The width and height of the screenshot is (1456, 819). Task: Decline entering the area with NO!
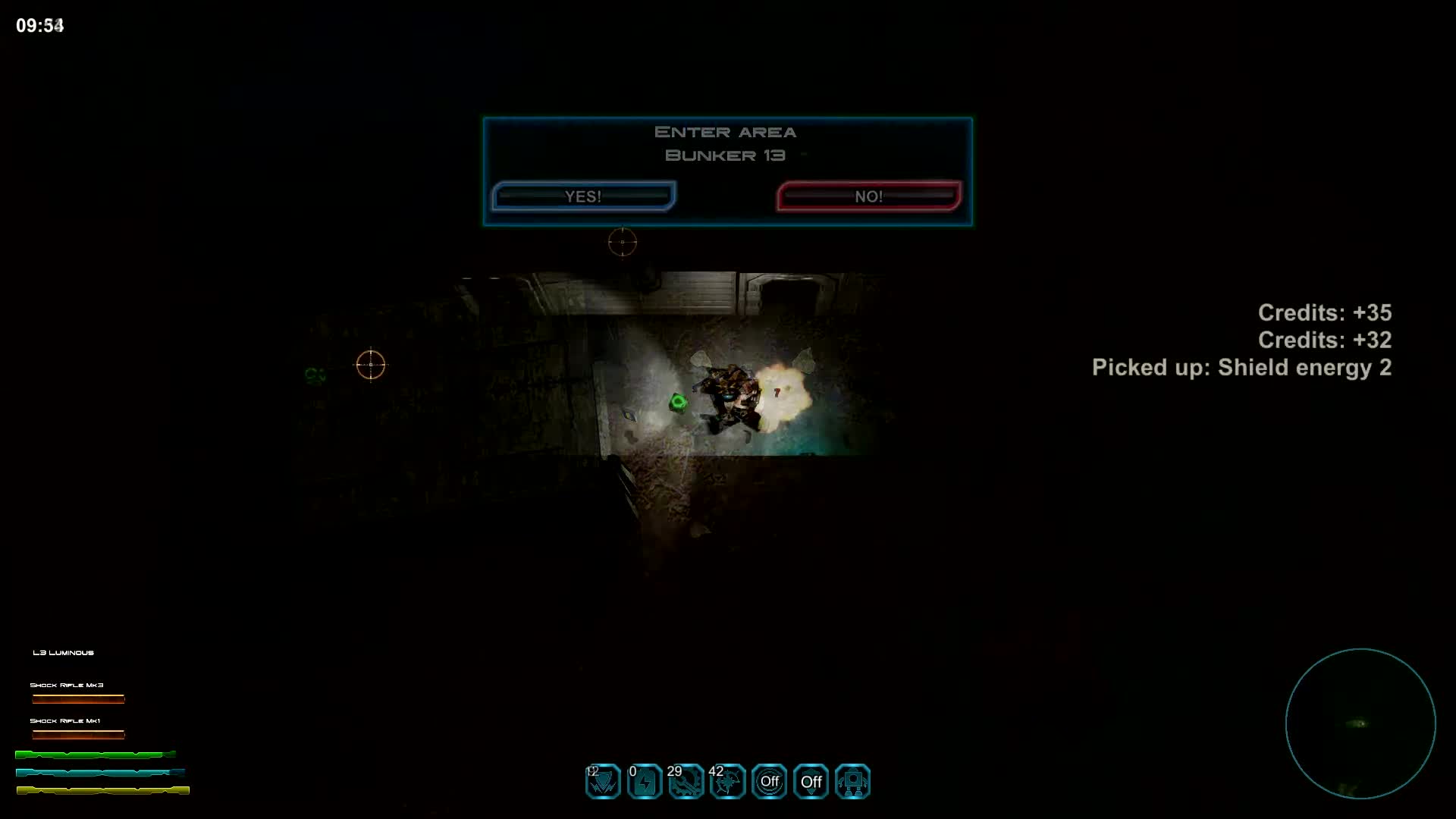pos(868,196)
